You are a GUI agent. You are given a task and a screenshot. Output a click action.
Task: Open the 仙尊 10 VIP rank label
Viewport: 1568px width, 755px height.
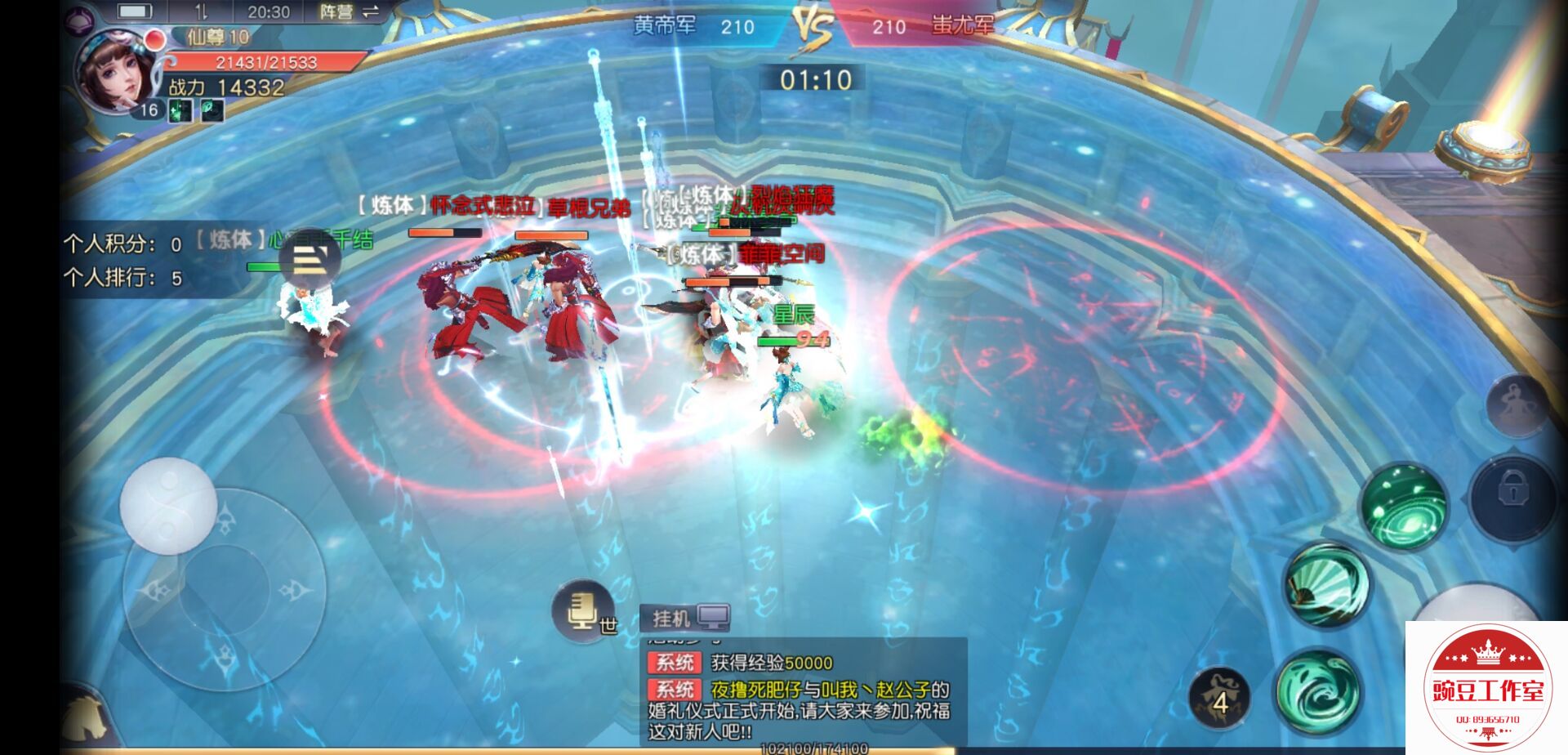tap(217, 37)
